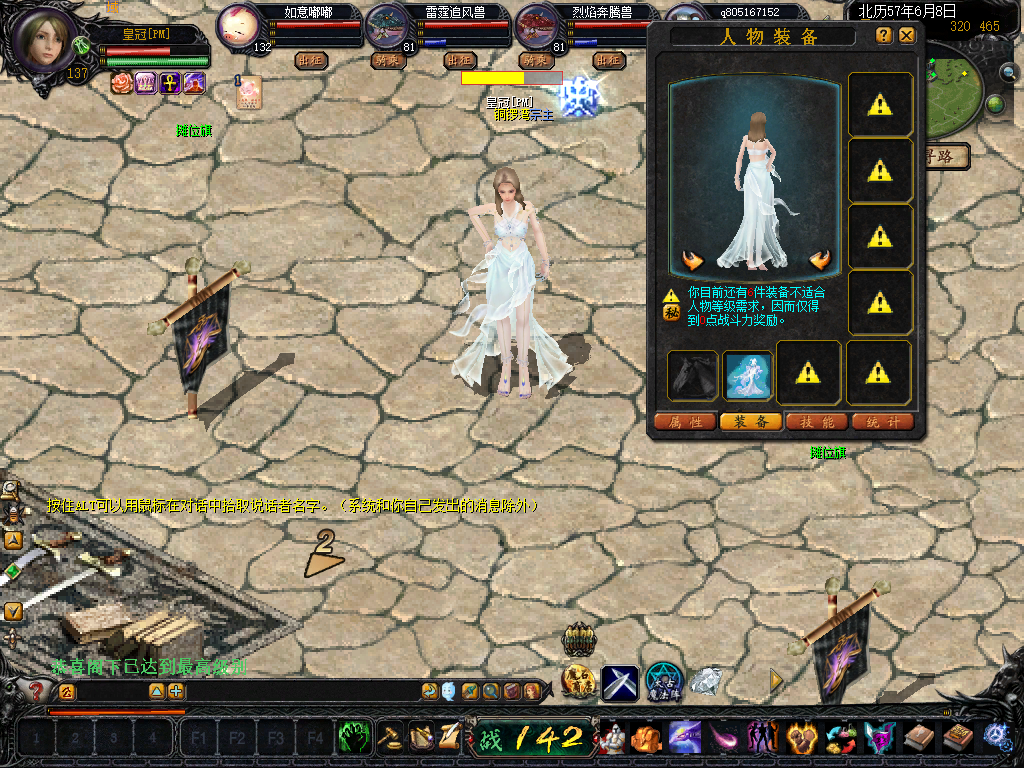1024x768 pixels.
Task: Click the minimap magnifier button
Action: [x=1011, y=73]
